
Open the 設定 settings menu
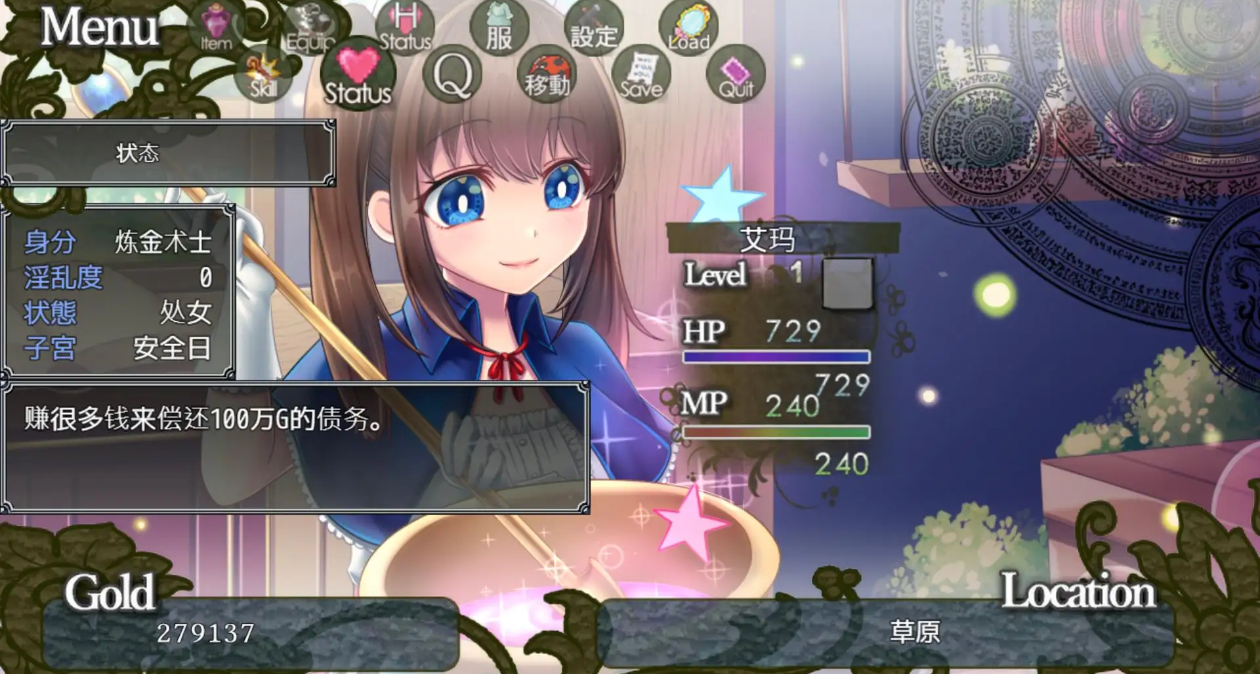[x=594, y=27]
